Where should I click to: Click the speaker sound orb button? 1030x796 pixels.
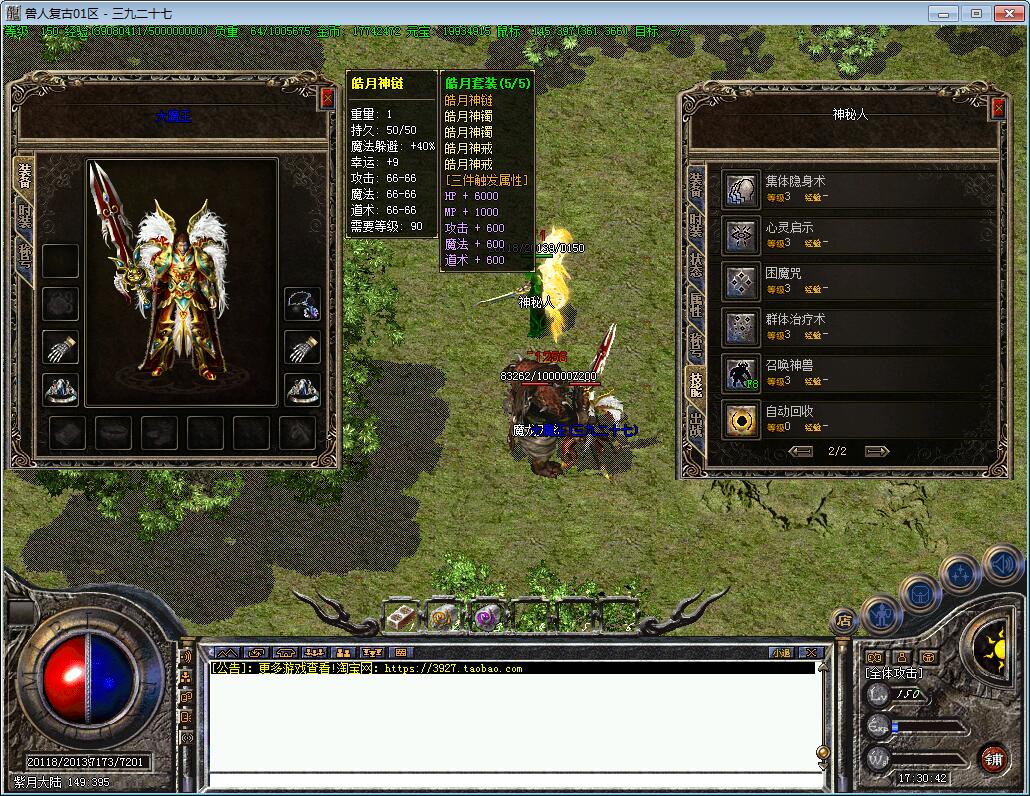point(1001,563)
